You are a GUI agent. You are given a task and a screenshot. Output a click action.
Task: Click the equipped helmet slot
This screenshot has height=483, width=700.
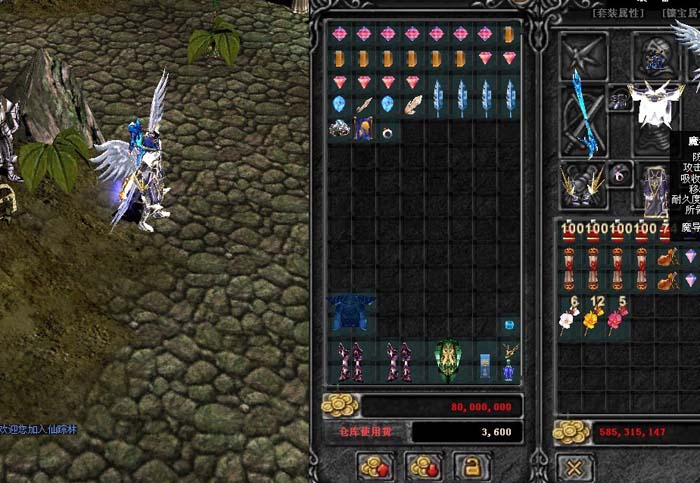[x=656, y=54]
